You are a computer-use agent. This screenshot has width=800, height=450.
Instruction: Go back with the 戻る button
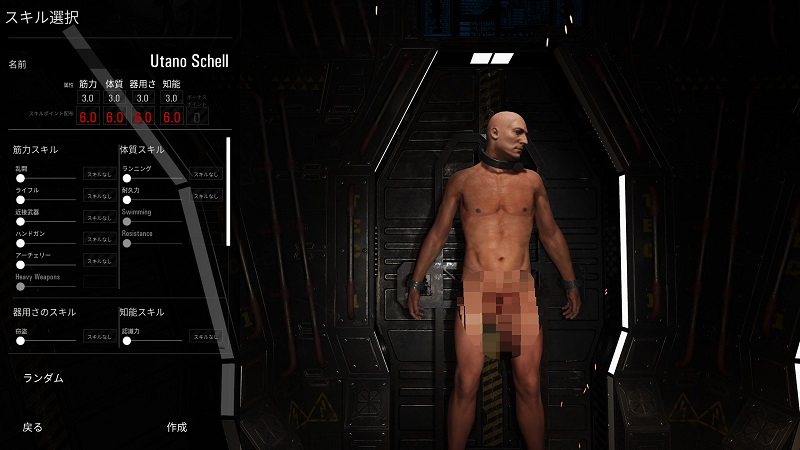point(33,427)
